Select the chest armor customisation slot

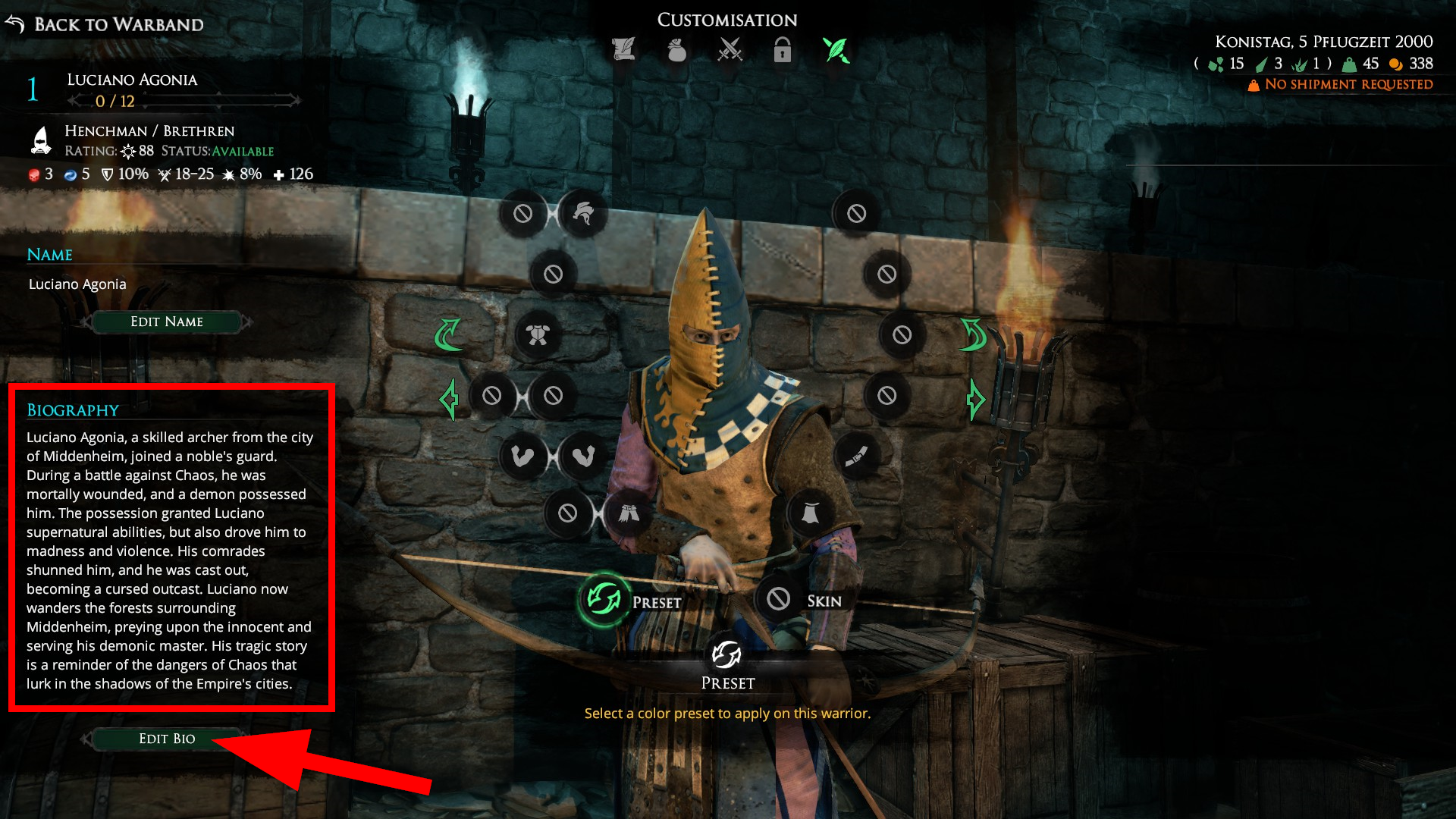(538, 334)
